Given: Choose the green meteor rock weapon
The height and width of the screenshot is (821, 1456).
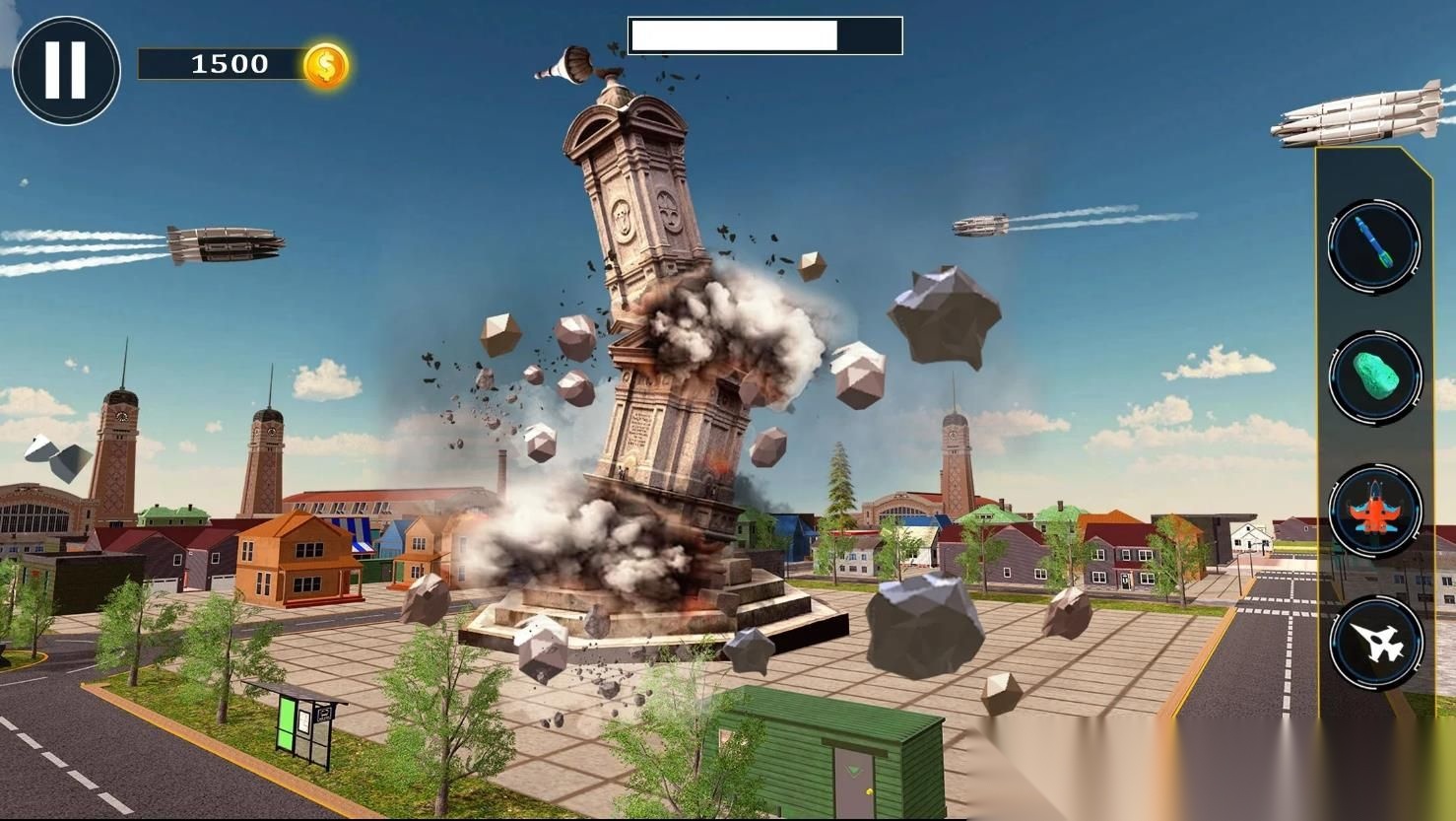Looking at the screenshot, I should 1375,377.
